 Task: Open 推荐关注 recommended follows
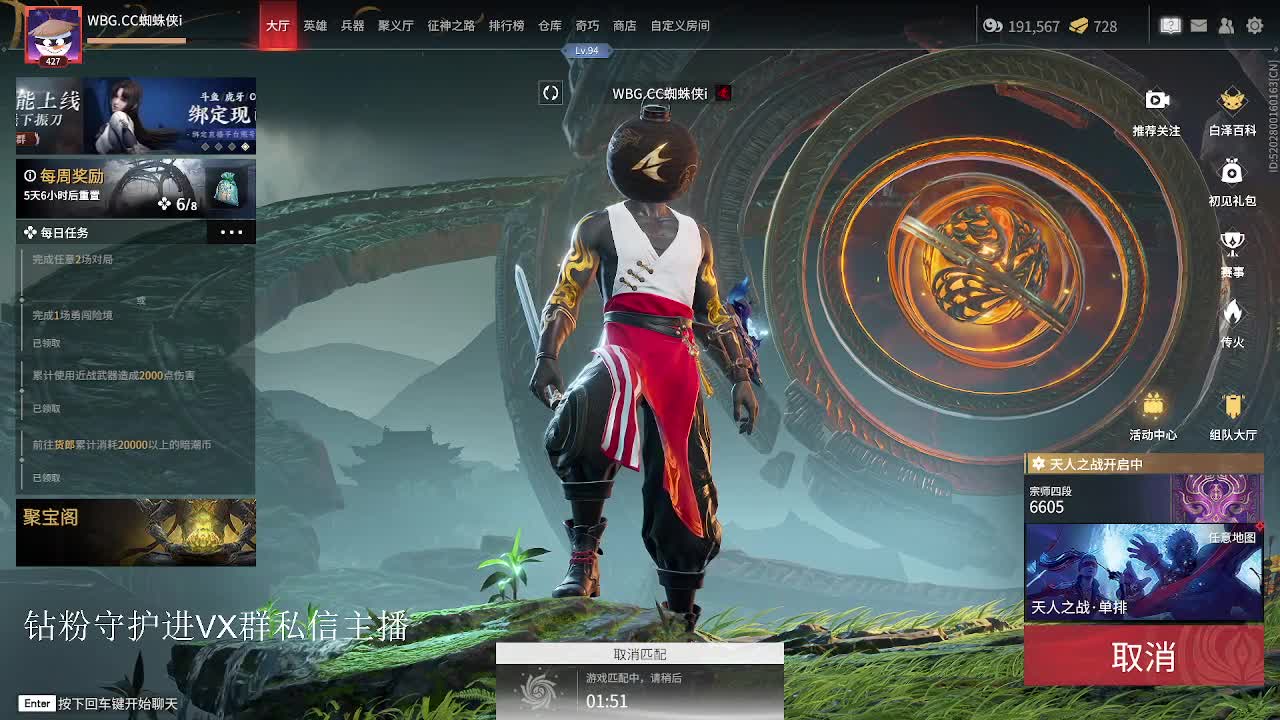[x=1156, y=110]
